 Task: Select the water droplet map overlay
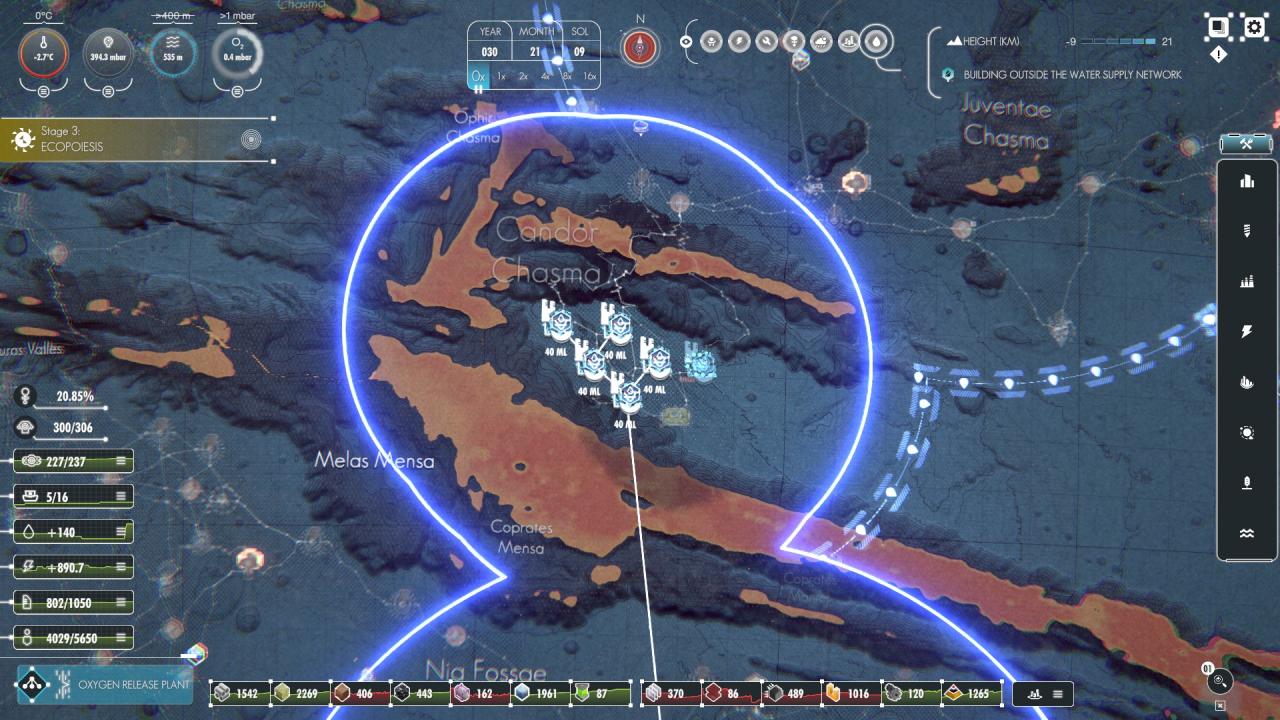coord(875,41)
